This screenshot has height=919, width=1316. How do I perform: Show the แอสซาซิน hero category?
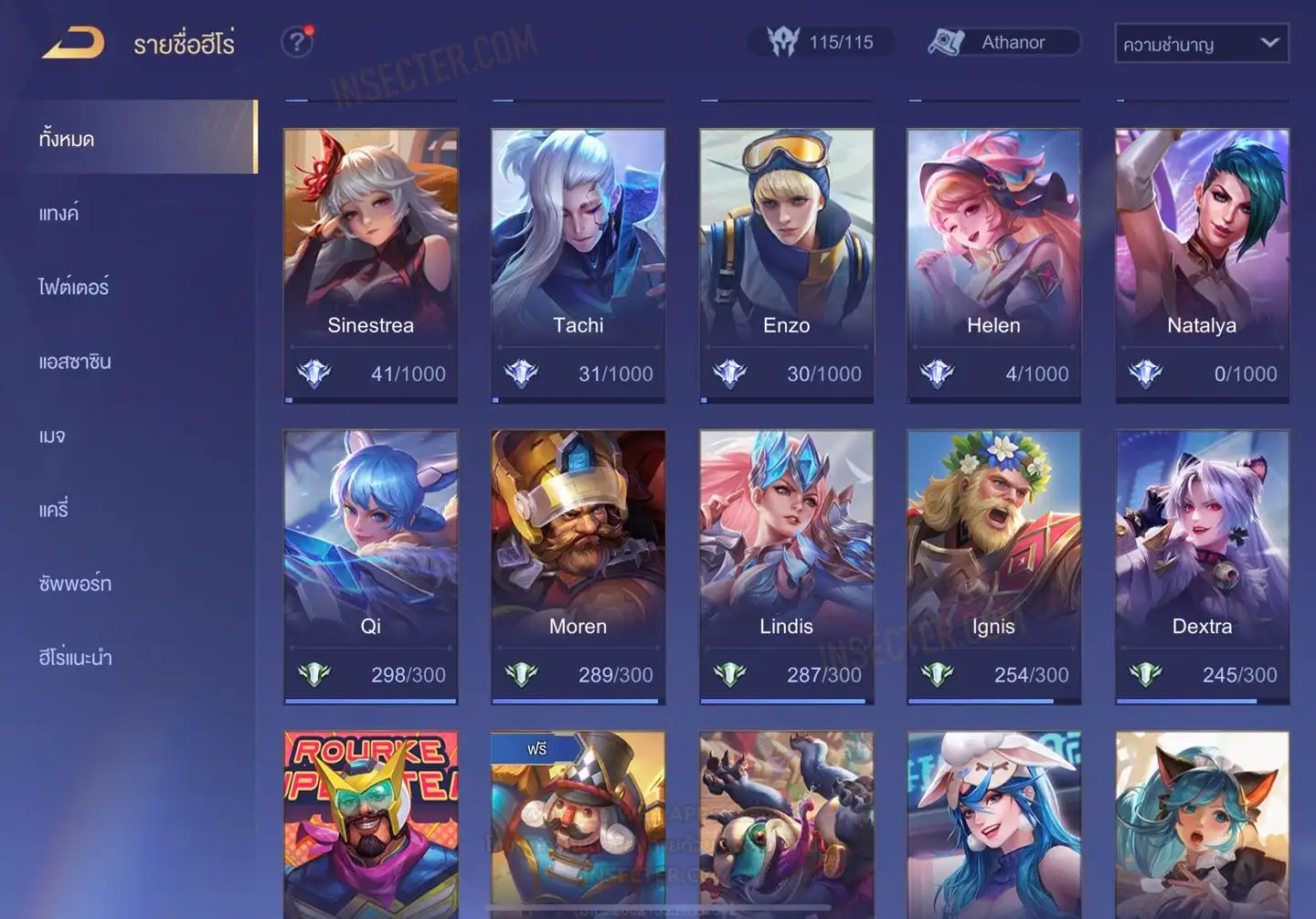coord(75,362)
